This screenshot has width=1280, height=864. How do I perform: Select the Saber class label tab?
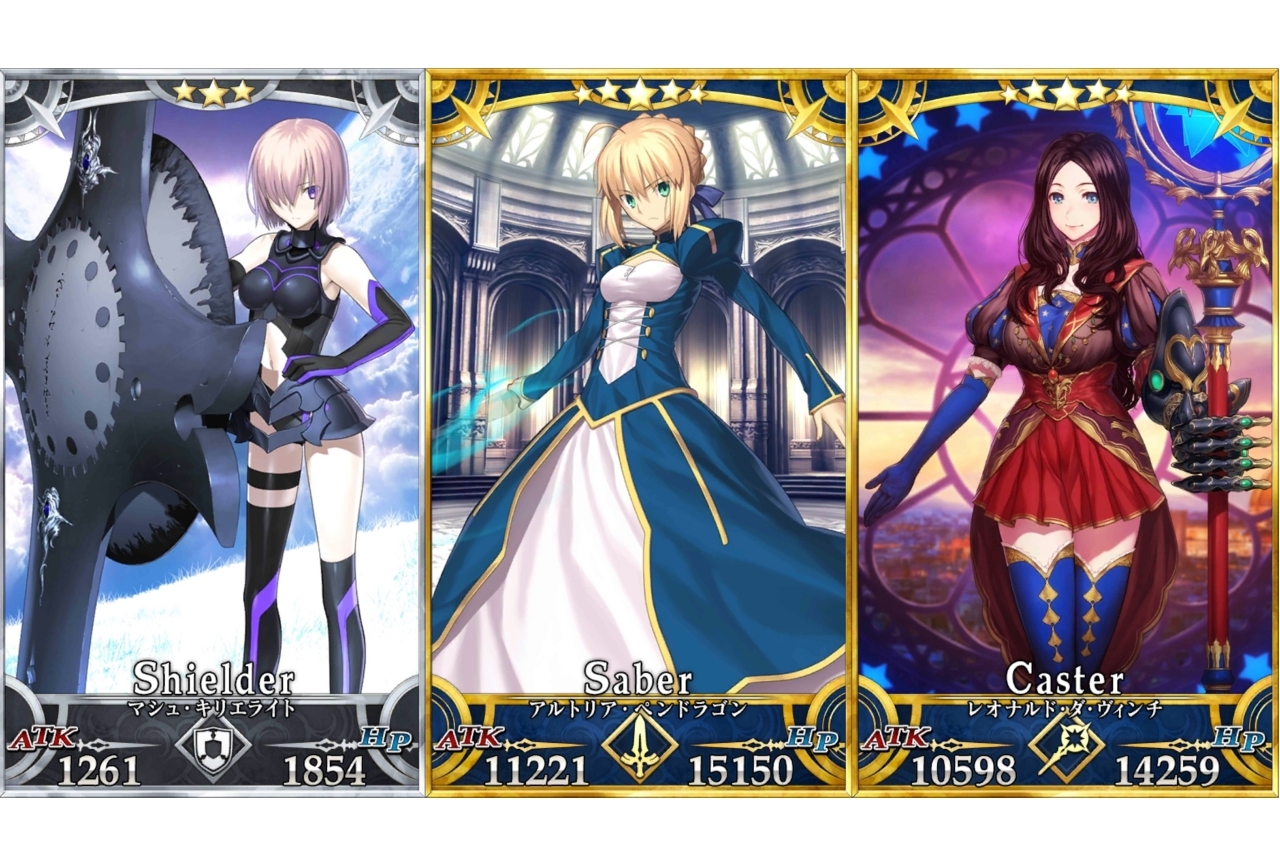coord(638,676)
